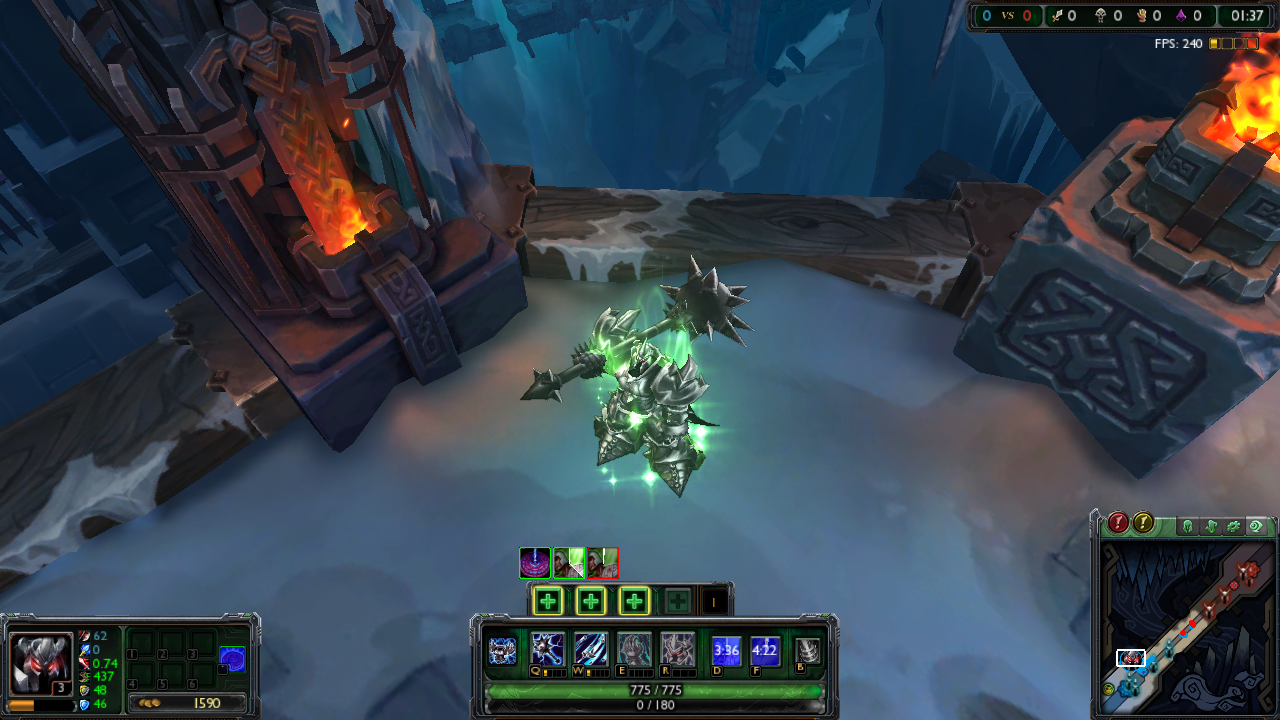Click the purple buff icon above ability bar
This screenshot has width=1280, height=720.
pyautogui.click(x=534, y=563)
